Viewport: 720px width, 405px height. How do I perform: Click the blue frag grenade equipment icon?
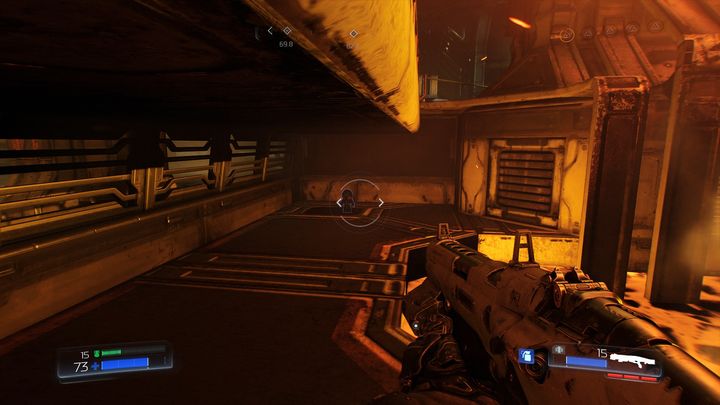pos(526,356)
